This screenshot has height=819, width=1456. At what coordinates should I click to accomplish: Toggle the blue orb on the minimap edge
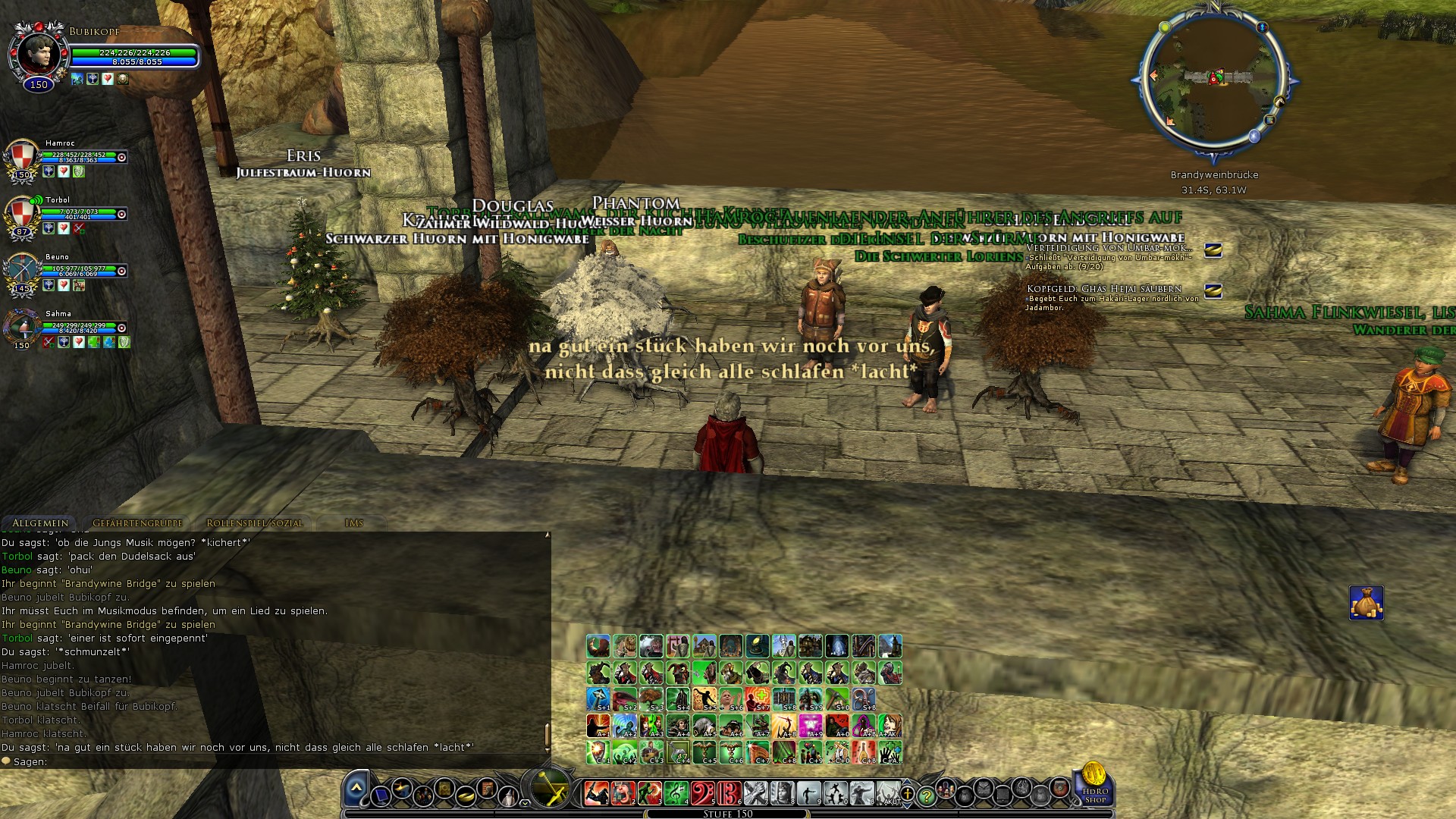1254,136
